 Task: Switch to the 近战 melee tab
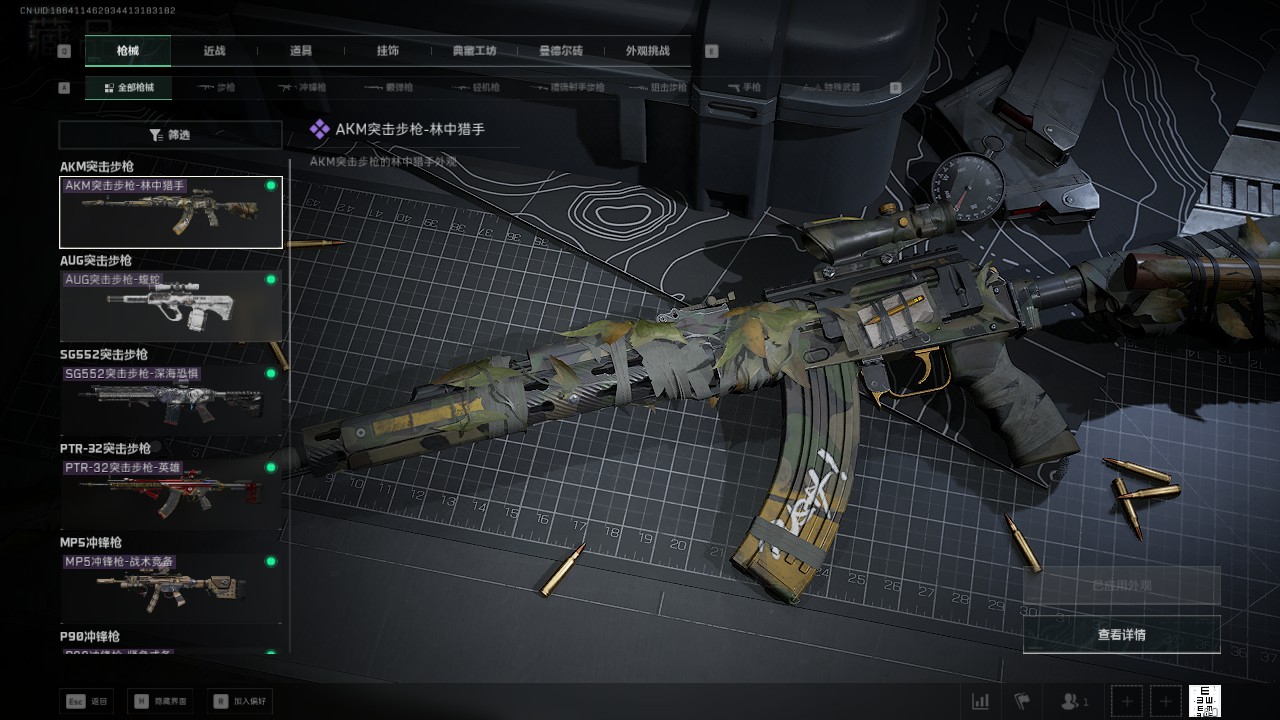(214, 51)
